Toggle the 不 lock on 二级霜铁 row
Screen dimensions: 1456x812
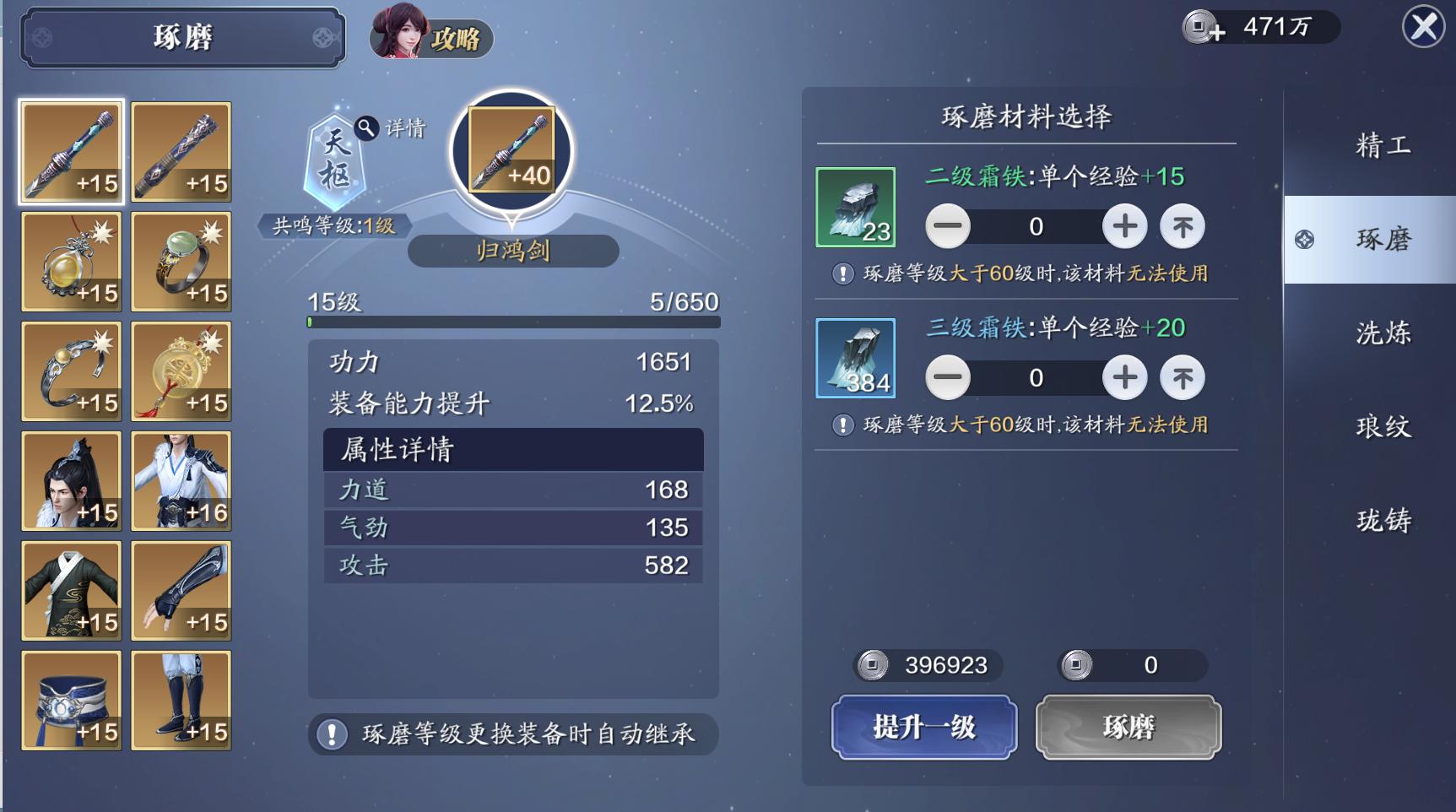[x=1182, y=226]
